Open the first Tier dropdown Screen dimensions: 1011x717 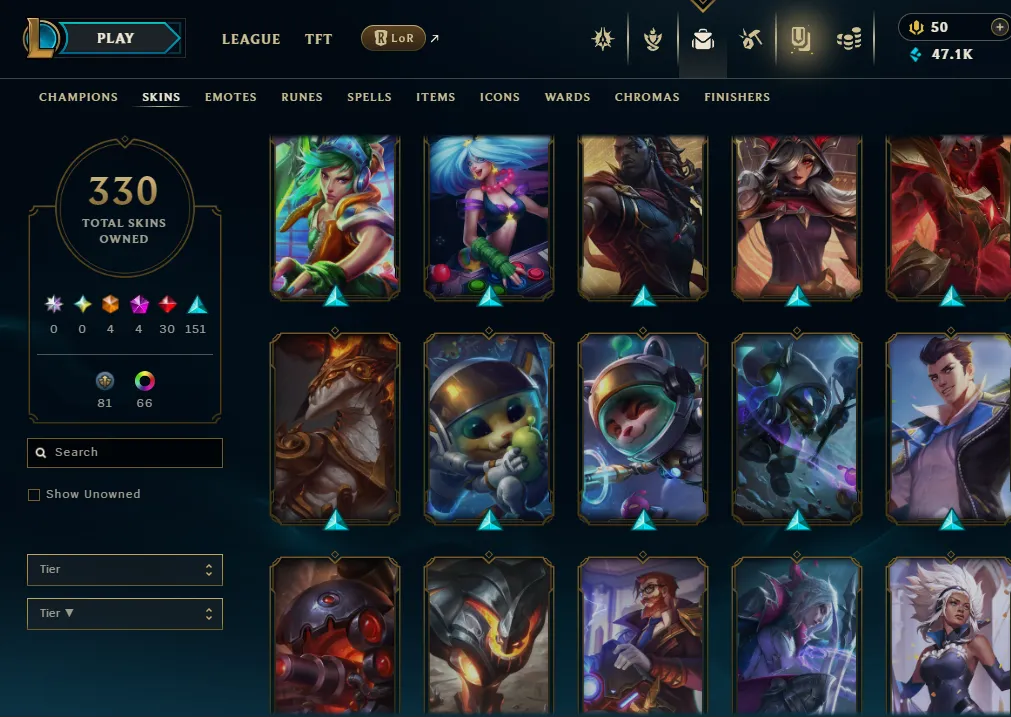click(x=125, y=570)
